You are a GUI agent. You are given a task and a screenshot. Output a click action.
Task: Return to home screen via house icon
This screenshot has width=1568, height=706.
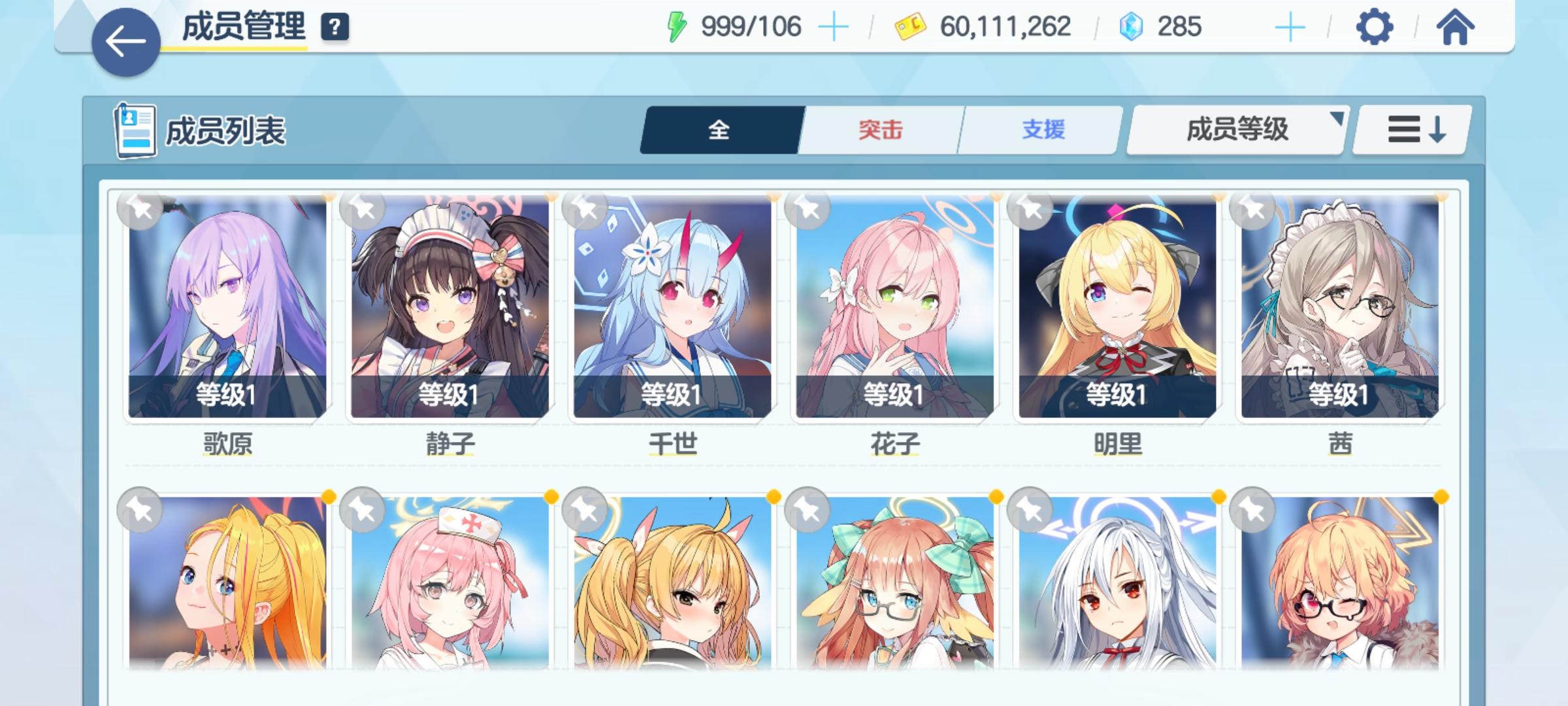(1457, 27)
